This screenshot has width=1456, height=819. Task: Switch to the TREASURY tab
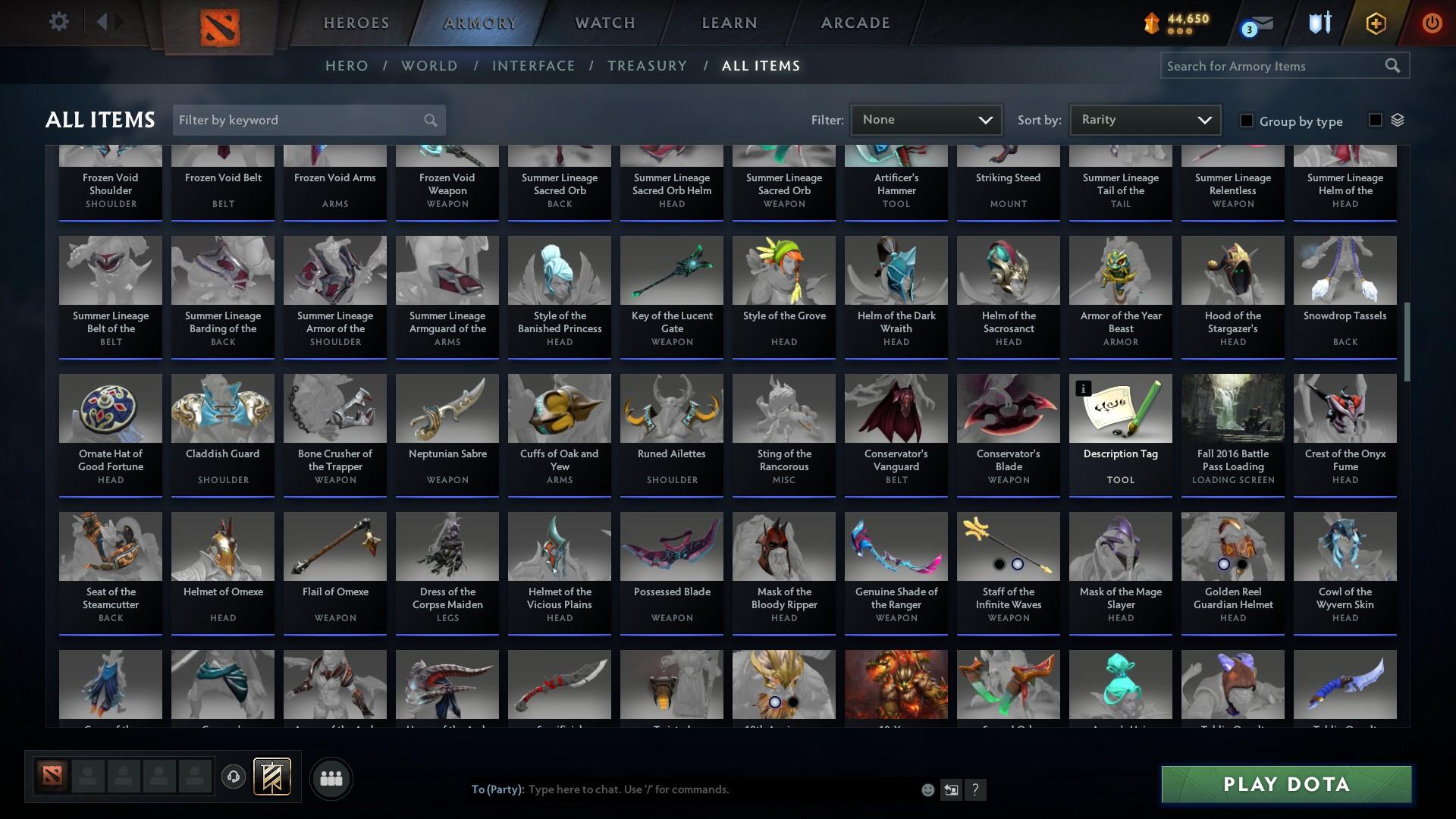[647, 66]
